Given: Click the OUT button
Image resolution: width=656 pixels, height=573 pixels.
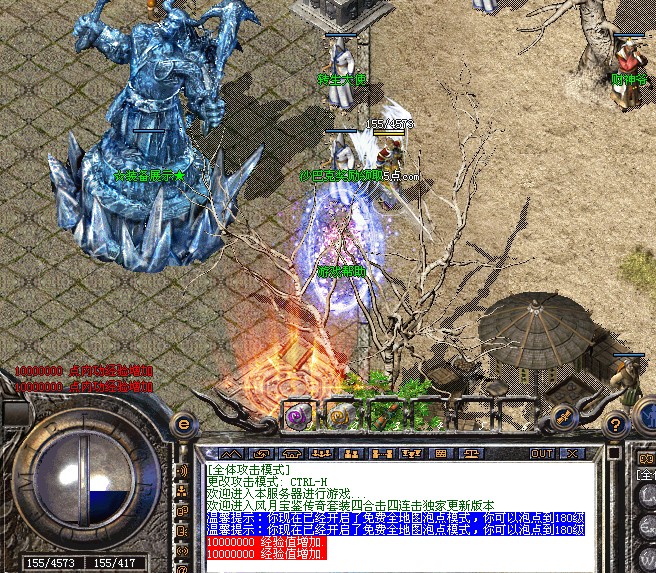Looking at the screenshot, I should click(541, 453).
